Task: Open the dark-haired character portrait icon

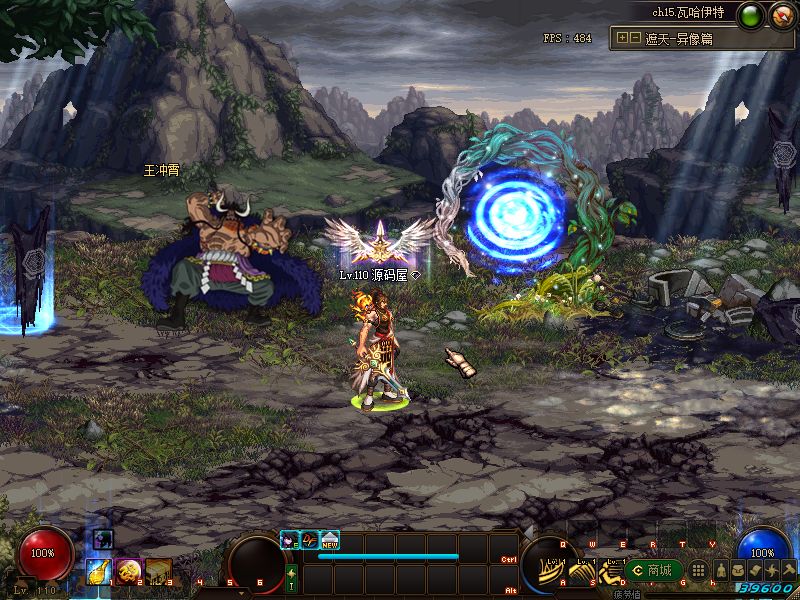Action: click(x=290, y=539)
